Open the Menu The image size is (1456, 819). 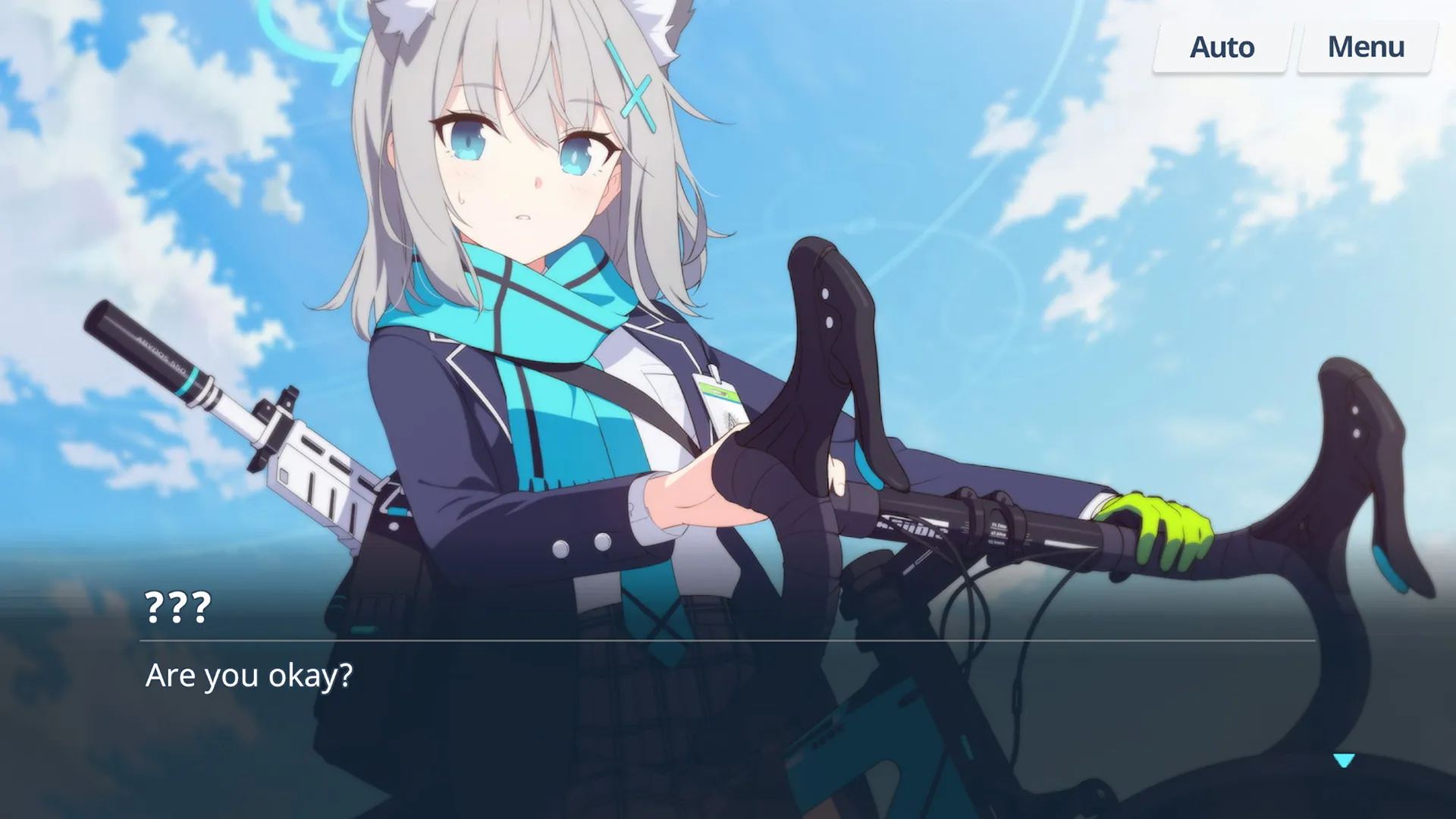point(1365,47)
